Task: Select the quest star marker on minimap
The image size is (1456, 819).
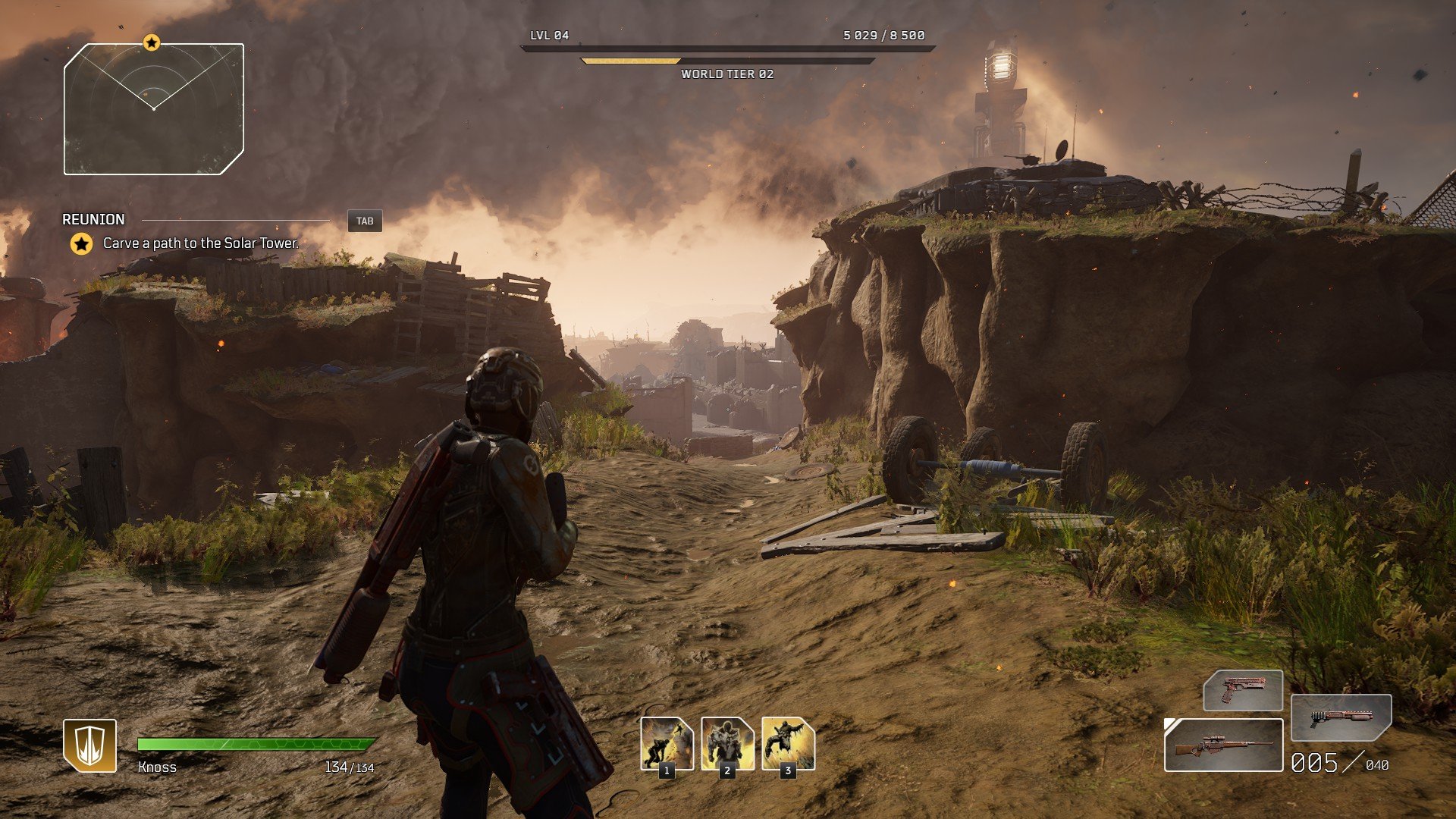Action: click(152, 42)
